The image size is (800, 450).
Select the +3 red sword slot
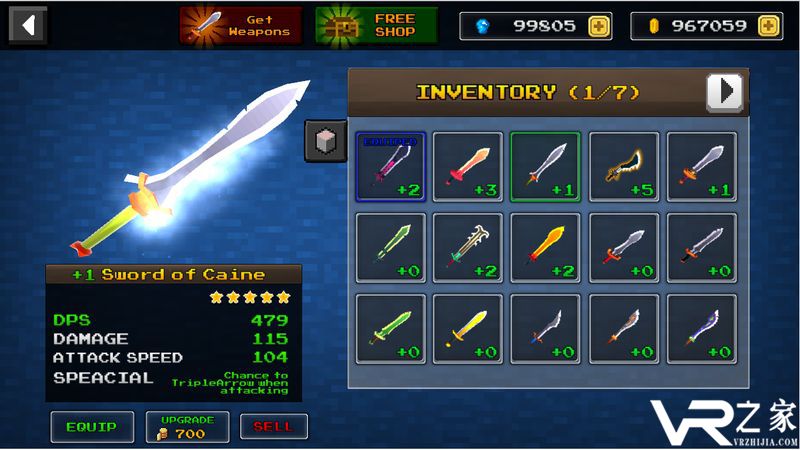468,166
